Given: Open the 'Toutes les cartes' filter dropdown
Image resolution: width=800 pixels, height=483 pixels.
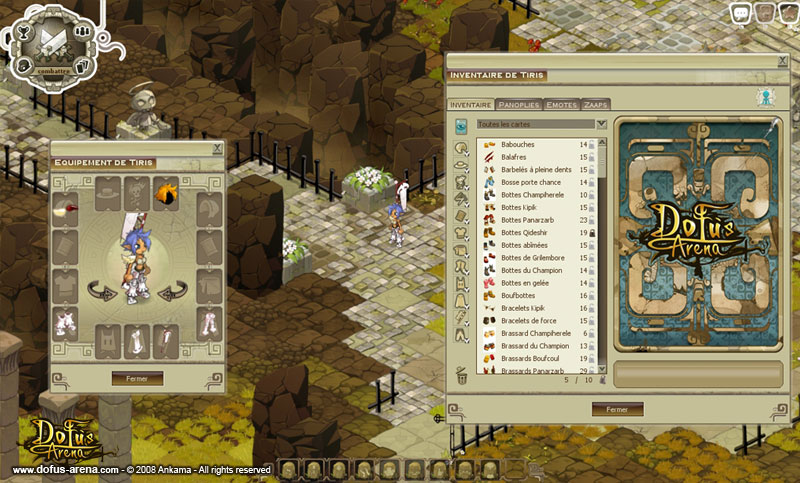Looking at the screenshot, I should coord(601,124).
